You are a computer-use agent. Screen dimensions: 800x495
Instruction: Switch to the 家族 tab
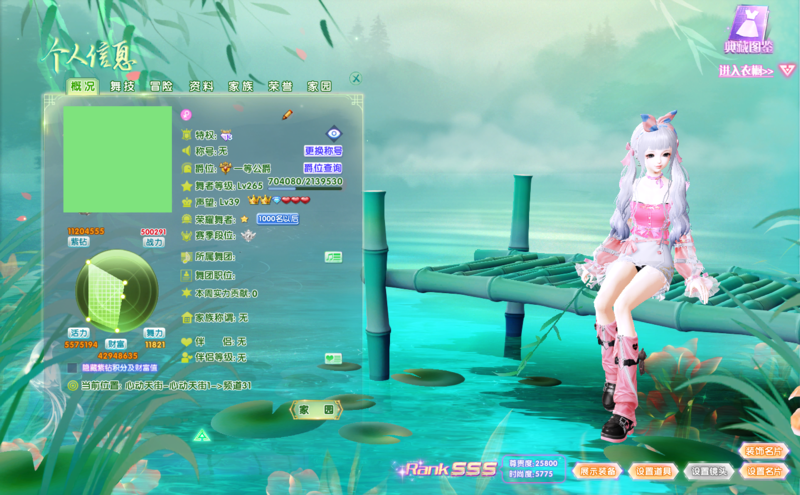click(x=240, y=87)
